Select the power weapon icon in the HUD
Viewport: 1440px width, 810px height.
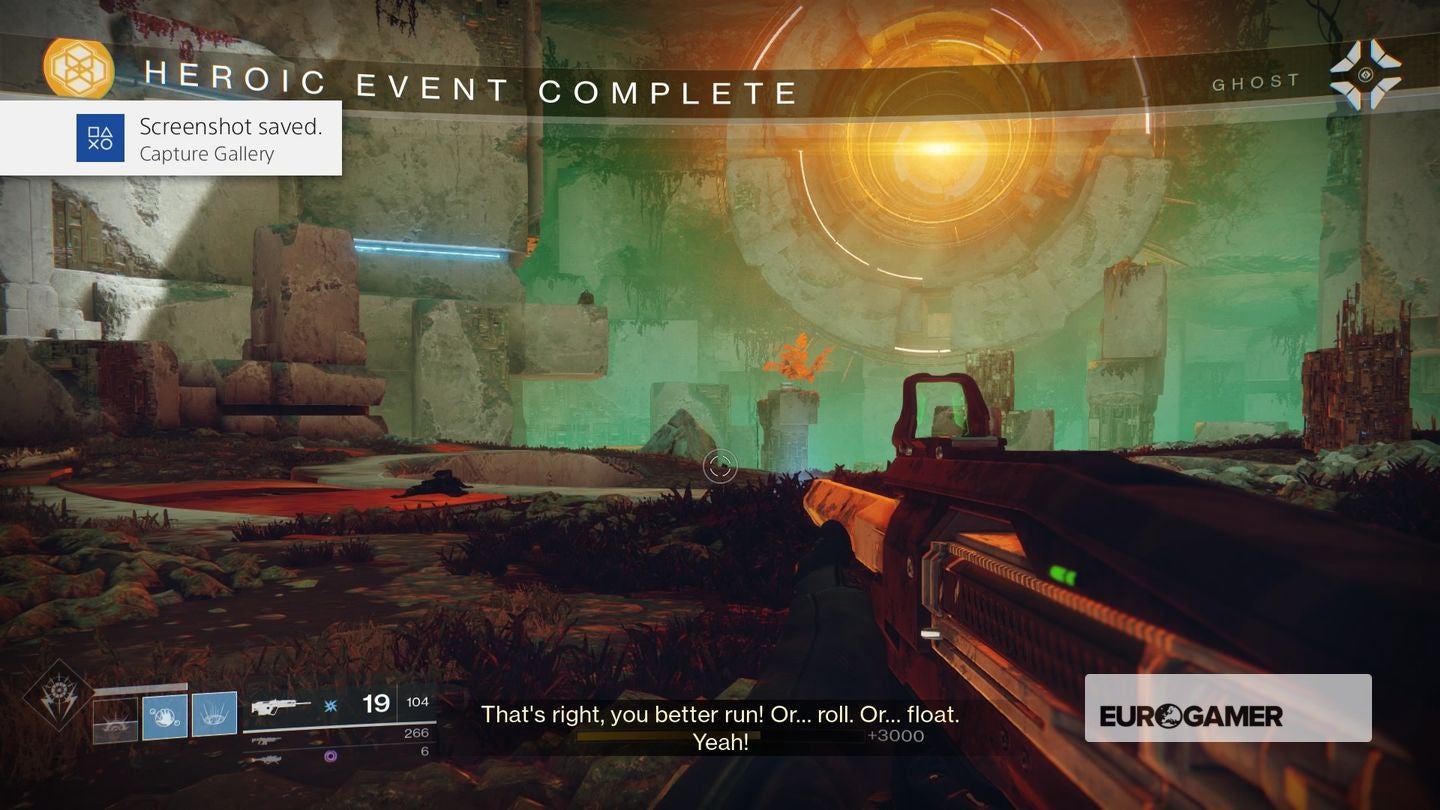(x=268, y=758)
